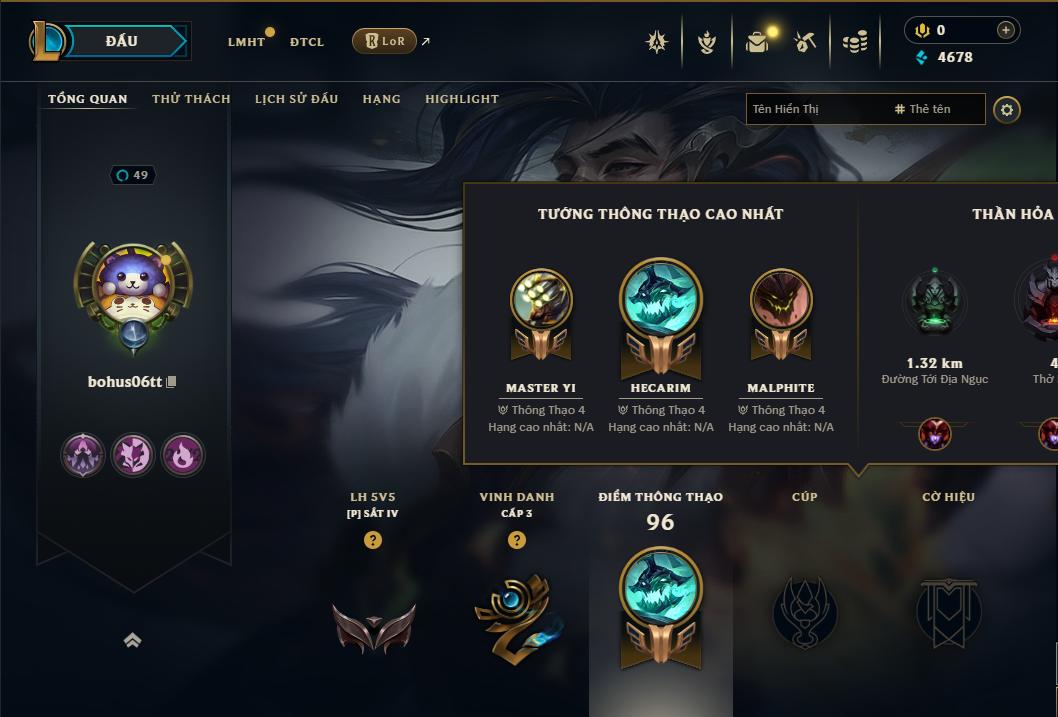Open the store coins icon
The width and height of the screenshot is (1058, 717).
pos(854,42)
